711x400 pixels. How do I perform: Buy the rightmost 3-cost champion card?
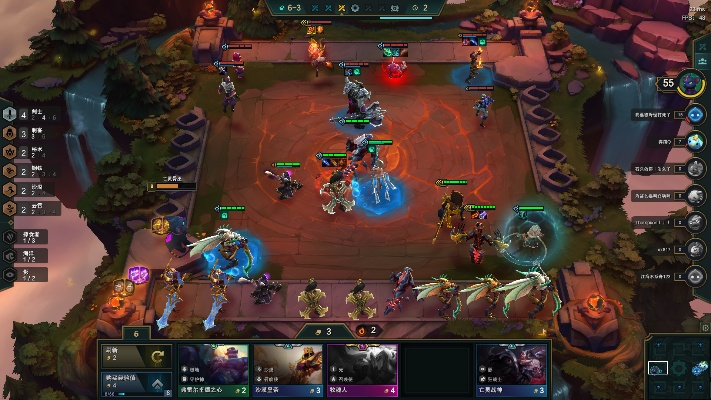[x=512, y=369]
